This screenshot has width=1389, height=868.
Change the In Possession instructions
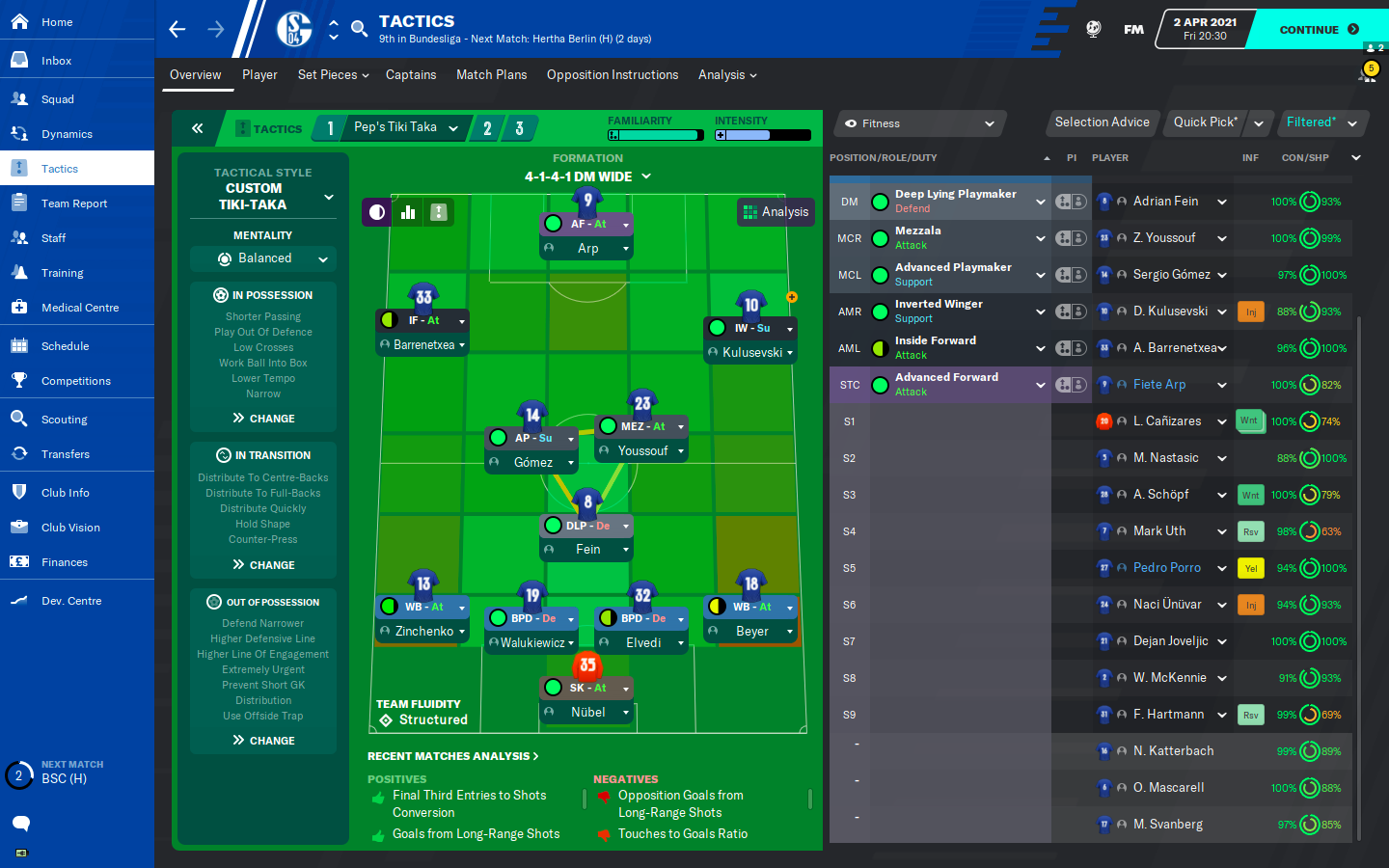click(x=263, y=419)
